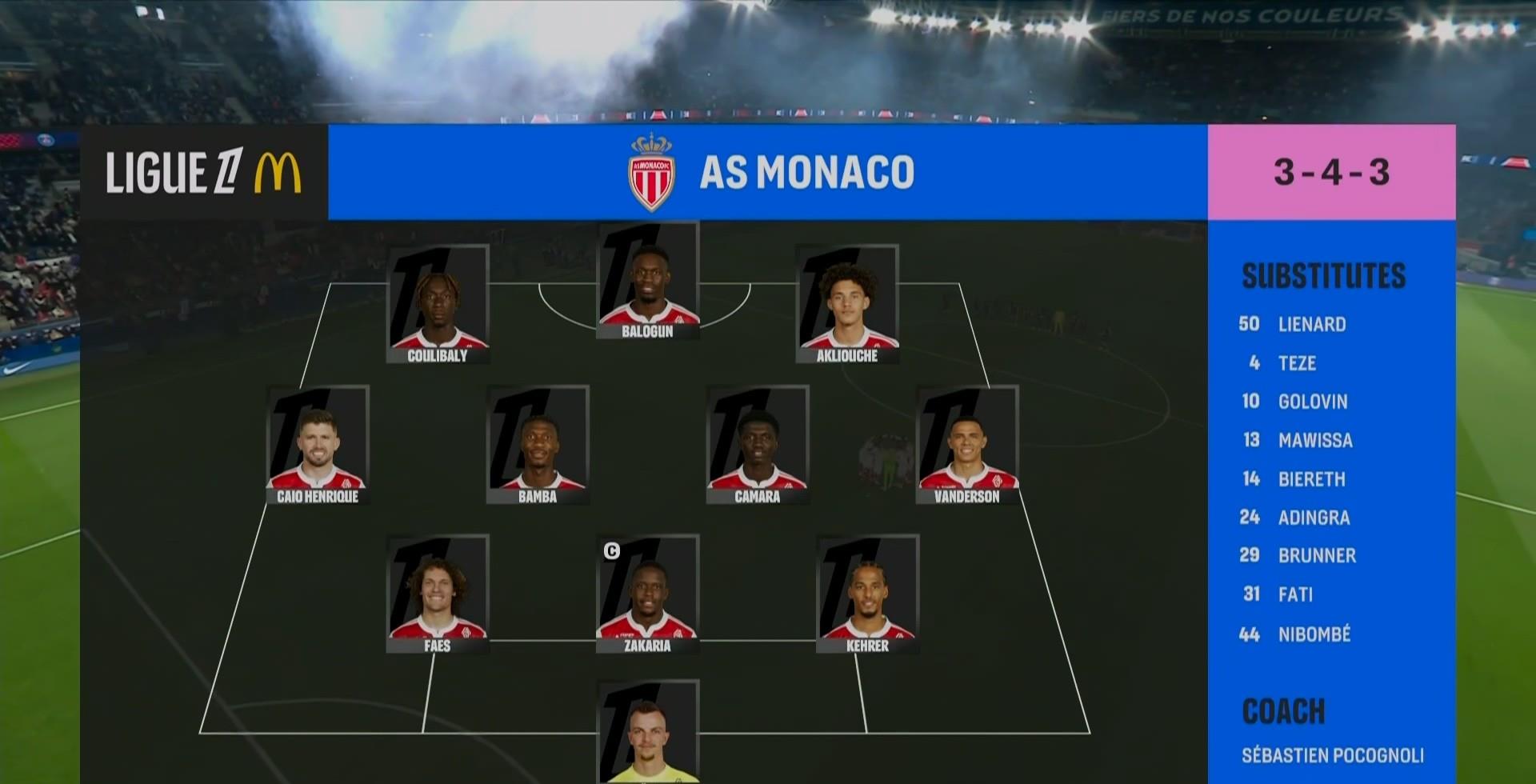Select Fati in the substitutes list
Viewport: 1536px width, 784px height.
coord(1295,594)
